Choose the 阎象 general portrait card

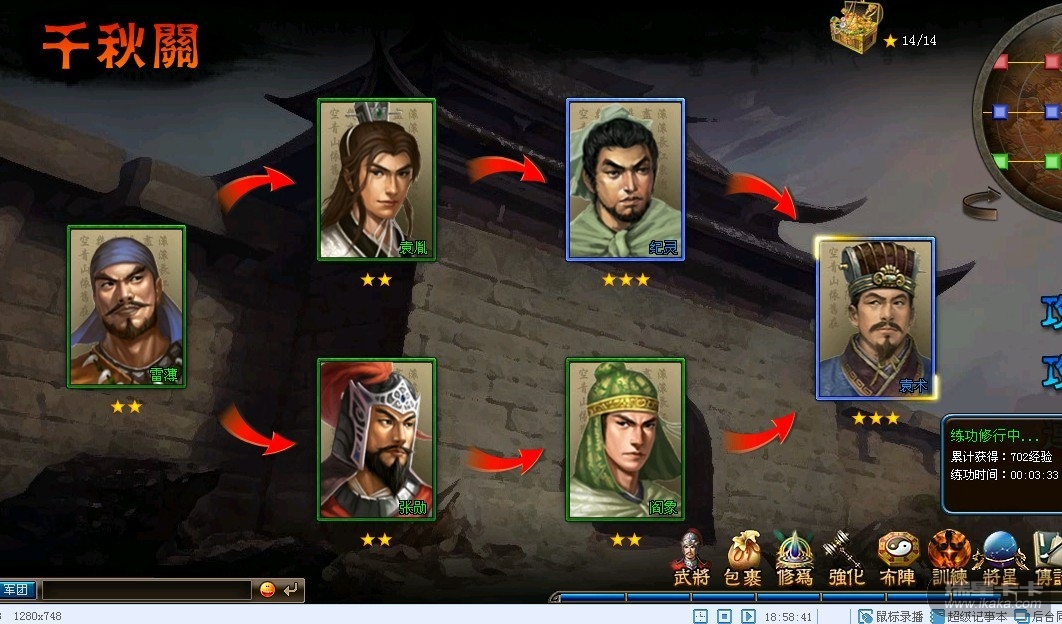626,439
